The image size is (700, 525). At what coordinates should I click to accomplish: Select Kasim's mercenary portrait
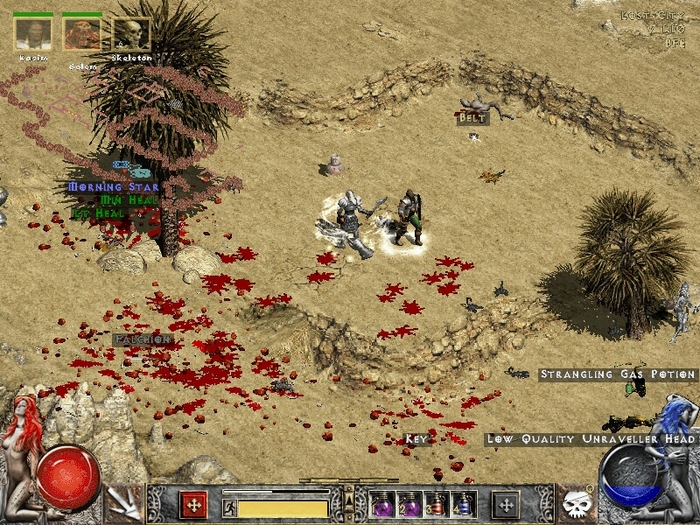[33, 35]
